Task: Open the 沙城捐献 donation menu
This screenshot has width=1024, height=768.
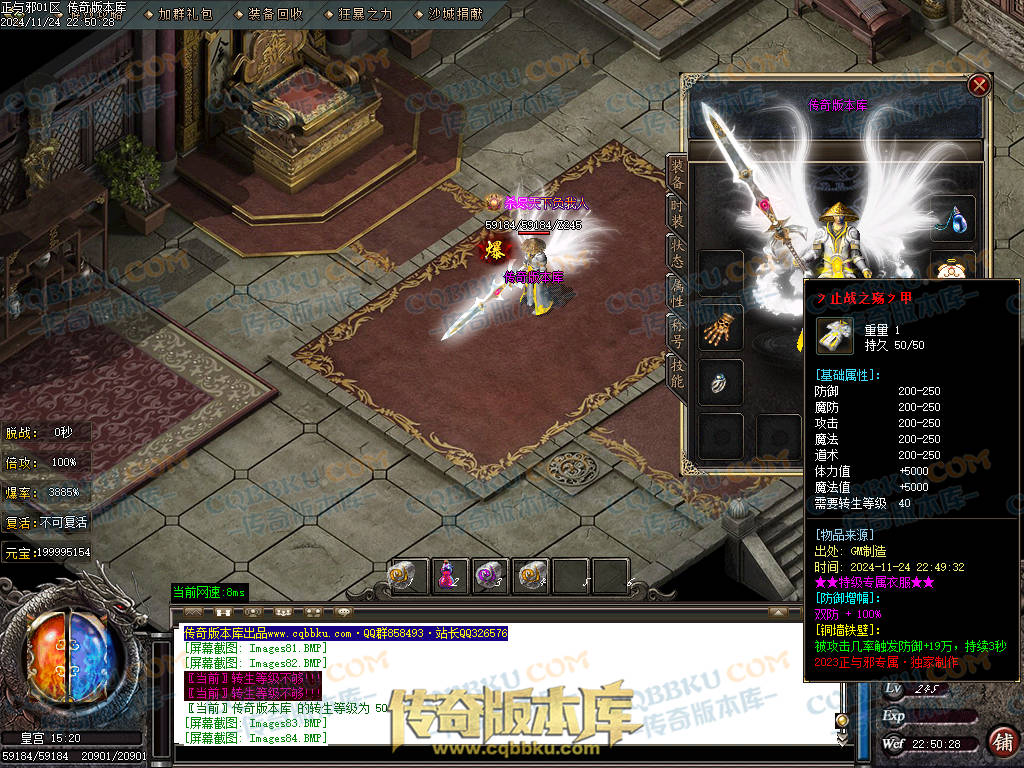Action: 455,14
